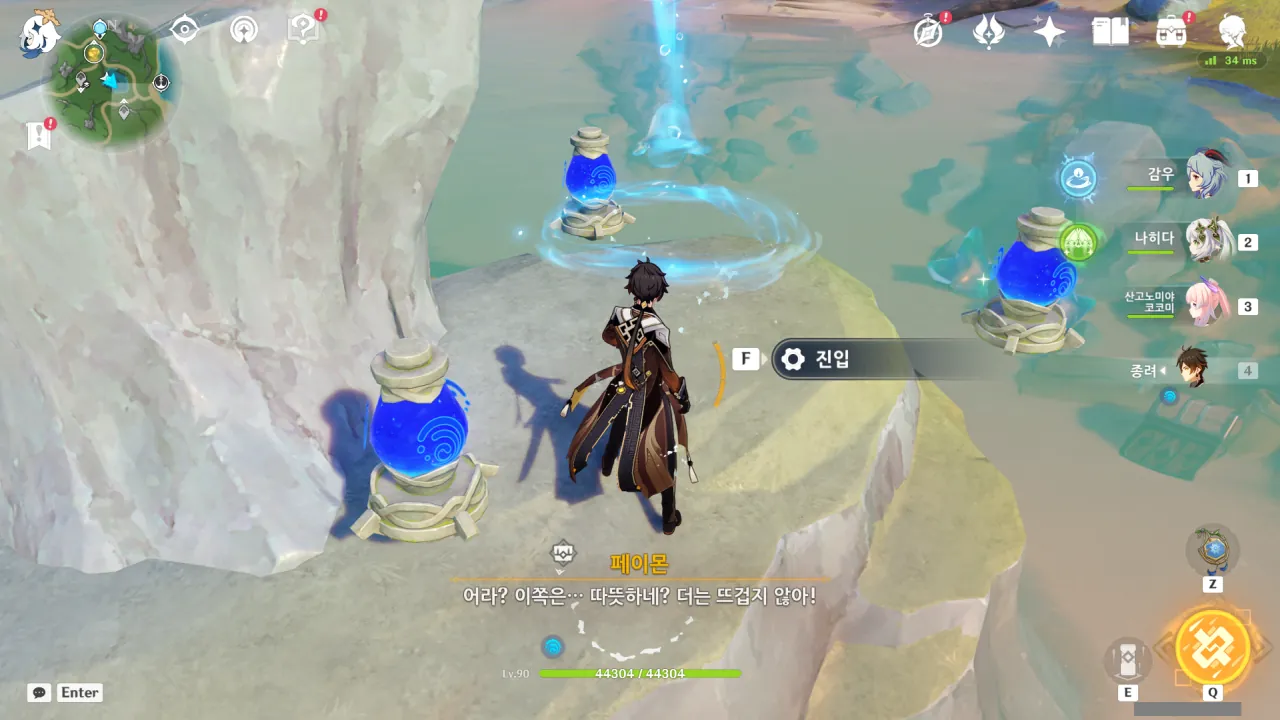Open the Paimon menu

pyautogui.click(x=41, y=33)
